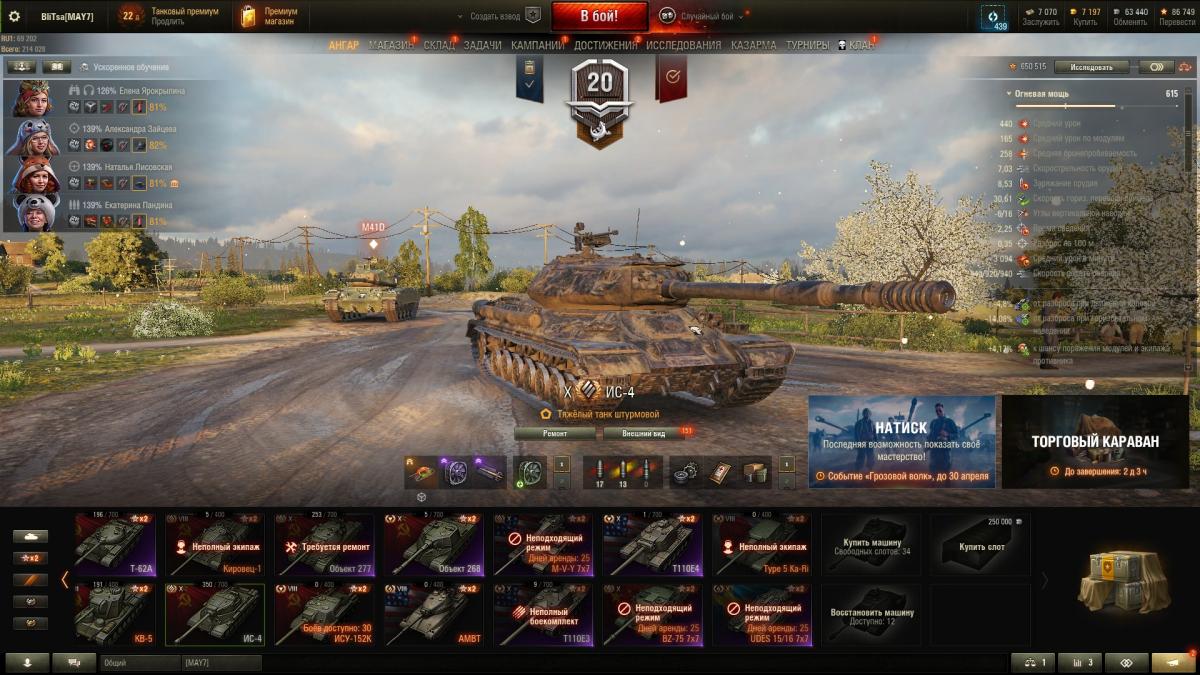Open the Натиск event banner
The width and height of the screenshot is (1200, 675).
[x=901, y=441]
